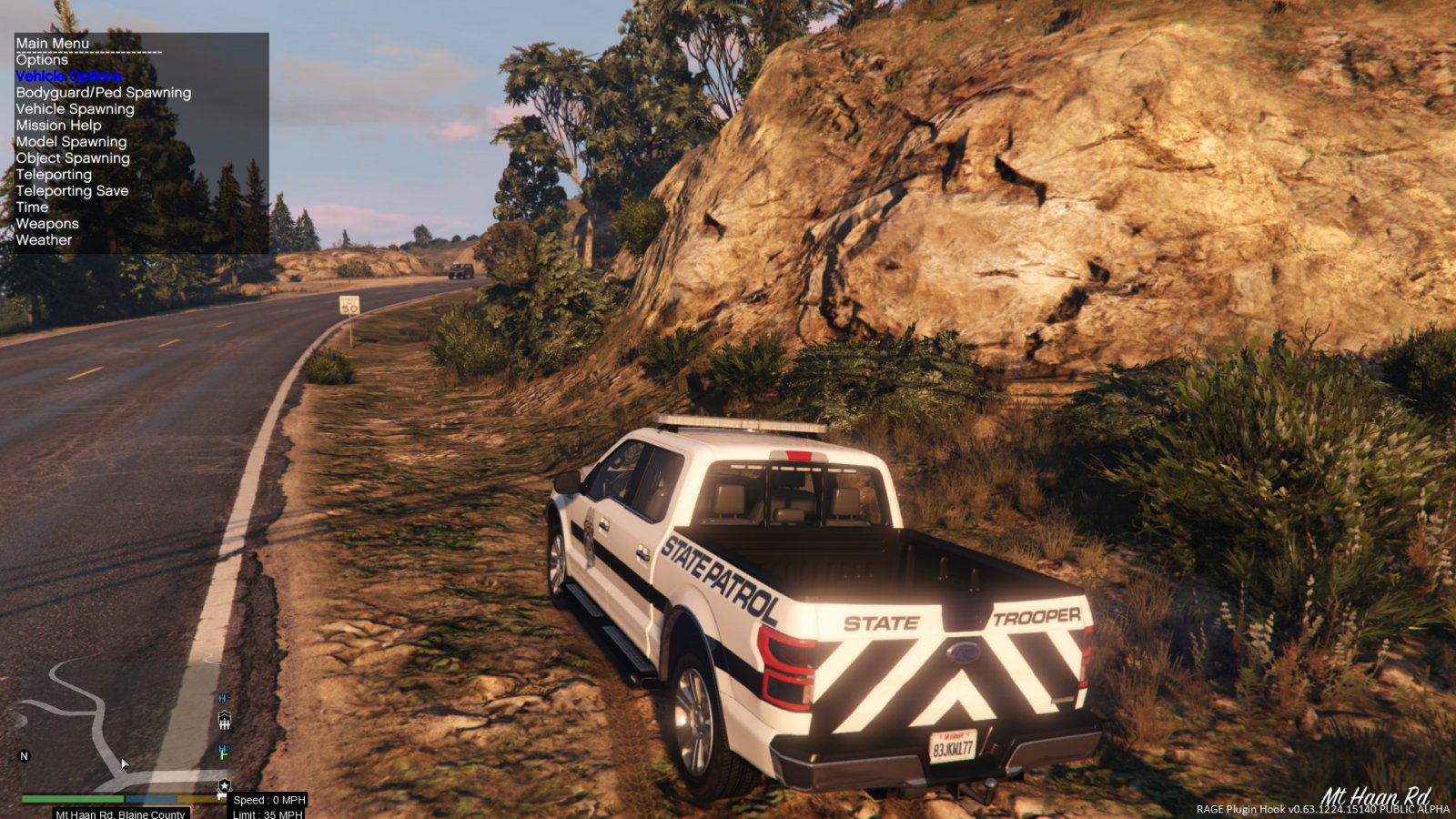The image size is (1456, 819).
Task: Select Model Spawning in the menu
Action: pos(71,142)
